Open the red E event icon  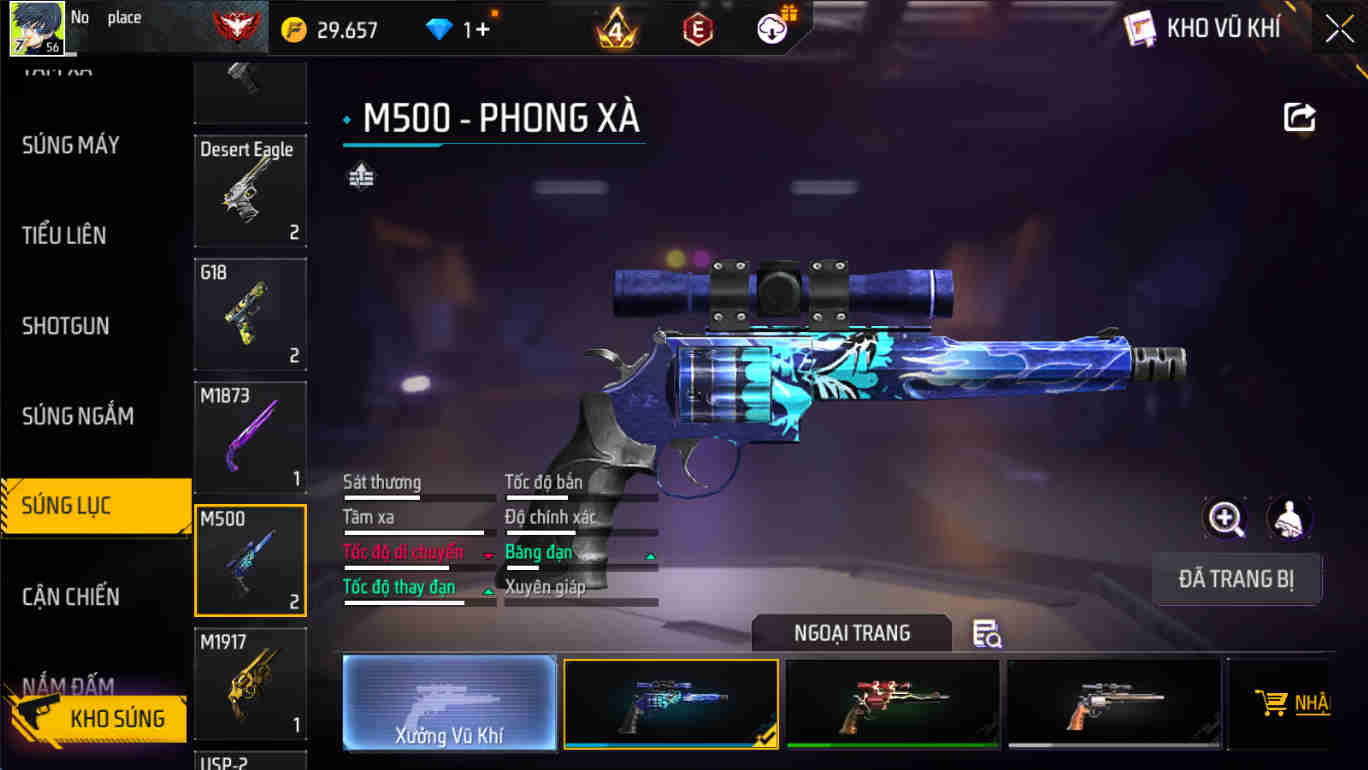click(695, 29)
